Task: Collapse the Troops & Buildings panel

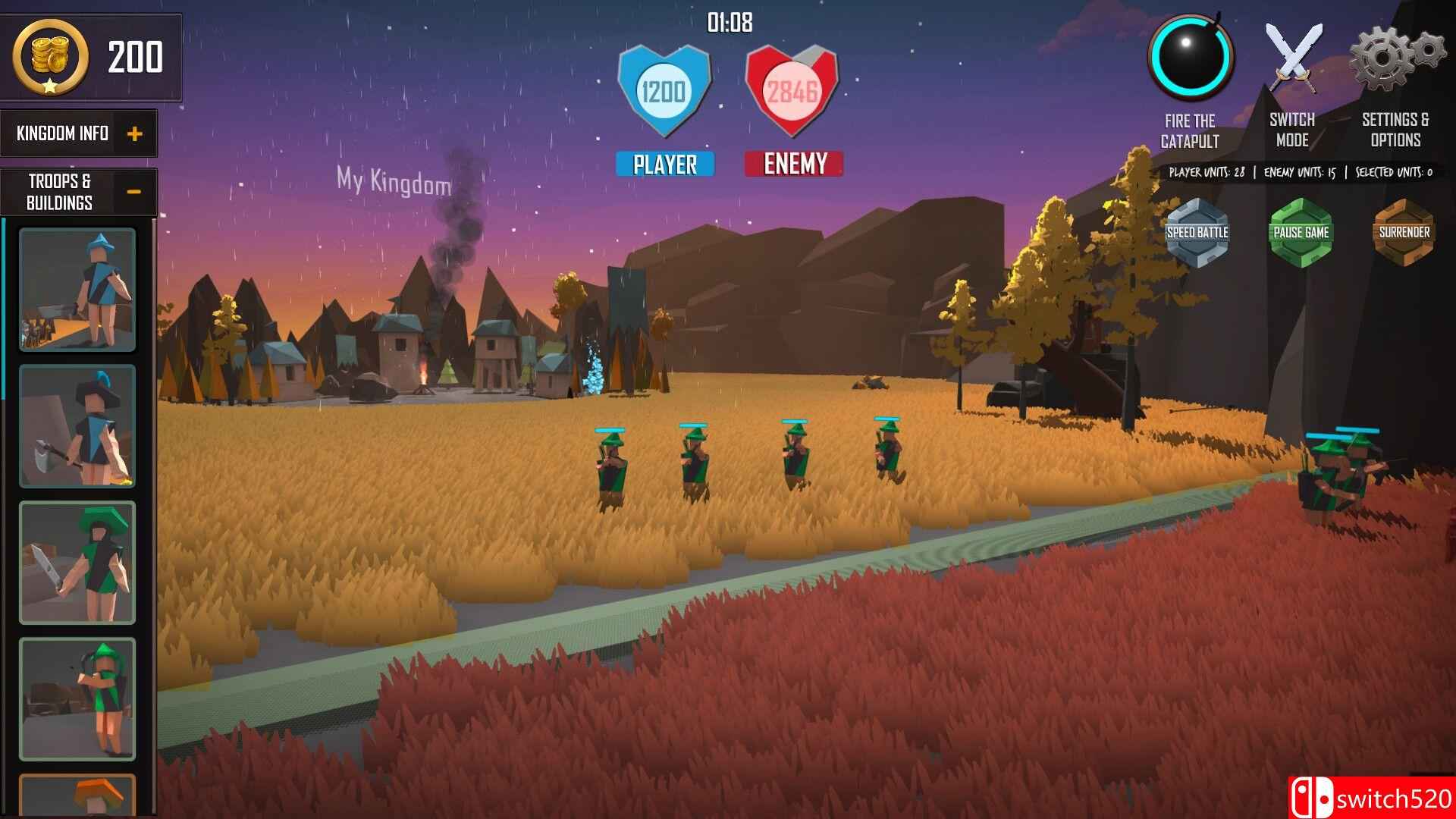Action: pyautogui.click(x=136, y=191)
